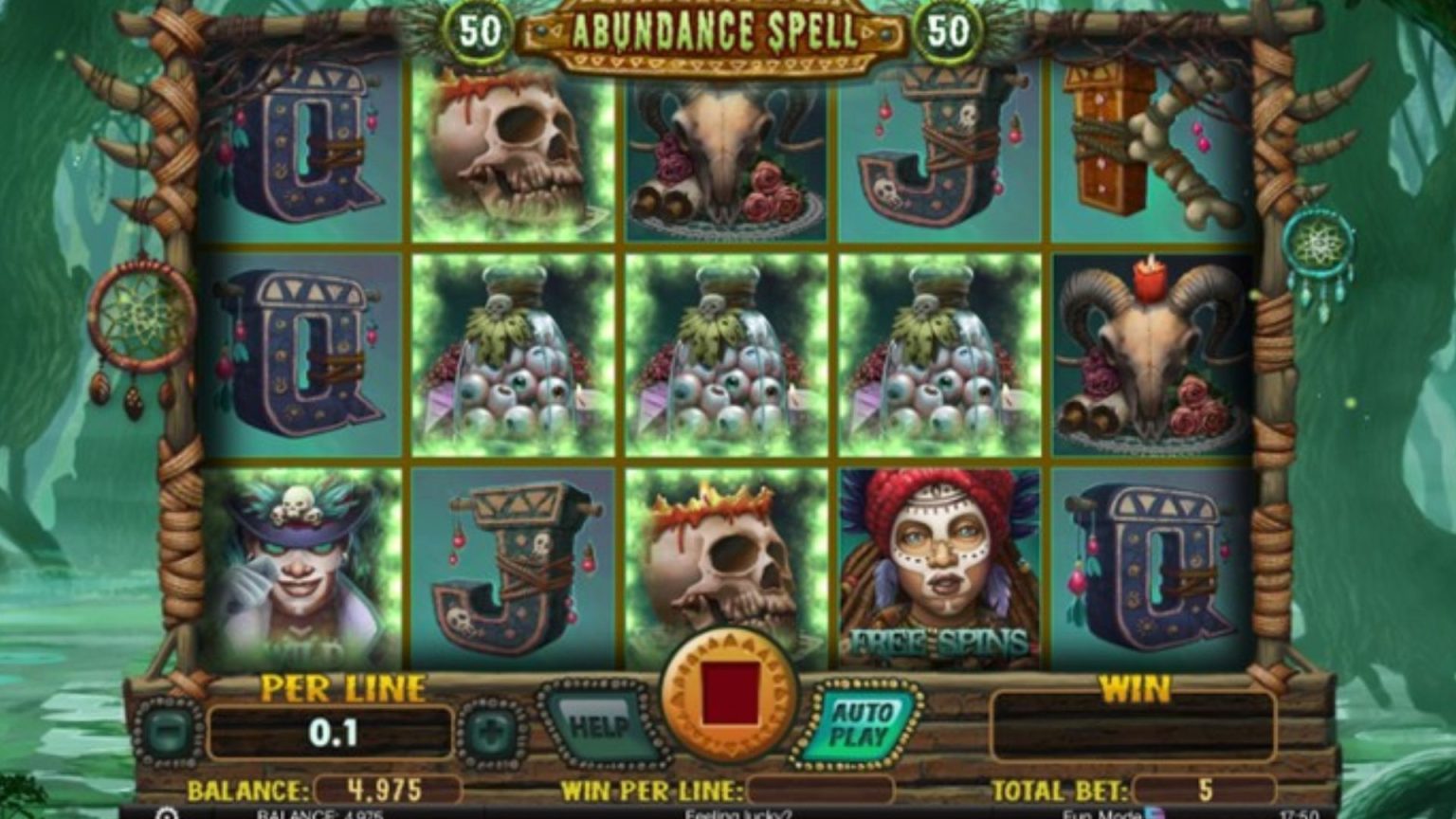Toggle Auto Play mode on
Viewport: 1456px width, 819px height.
coord(858,725)
